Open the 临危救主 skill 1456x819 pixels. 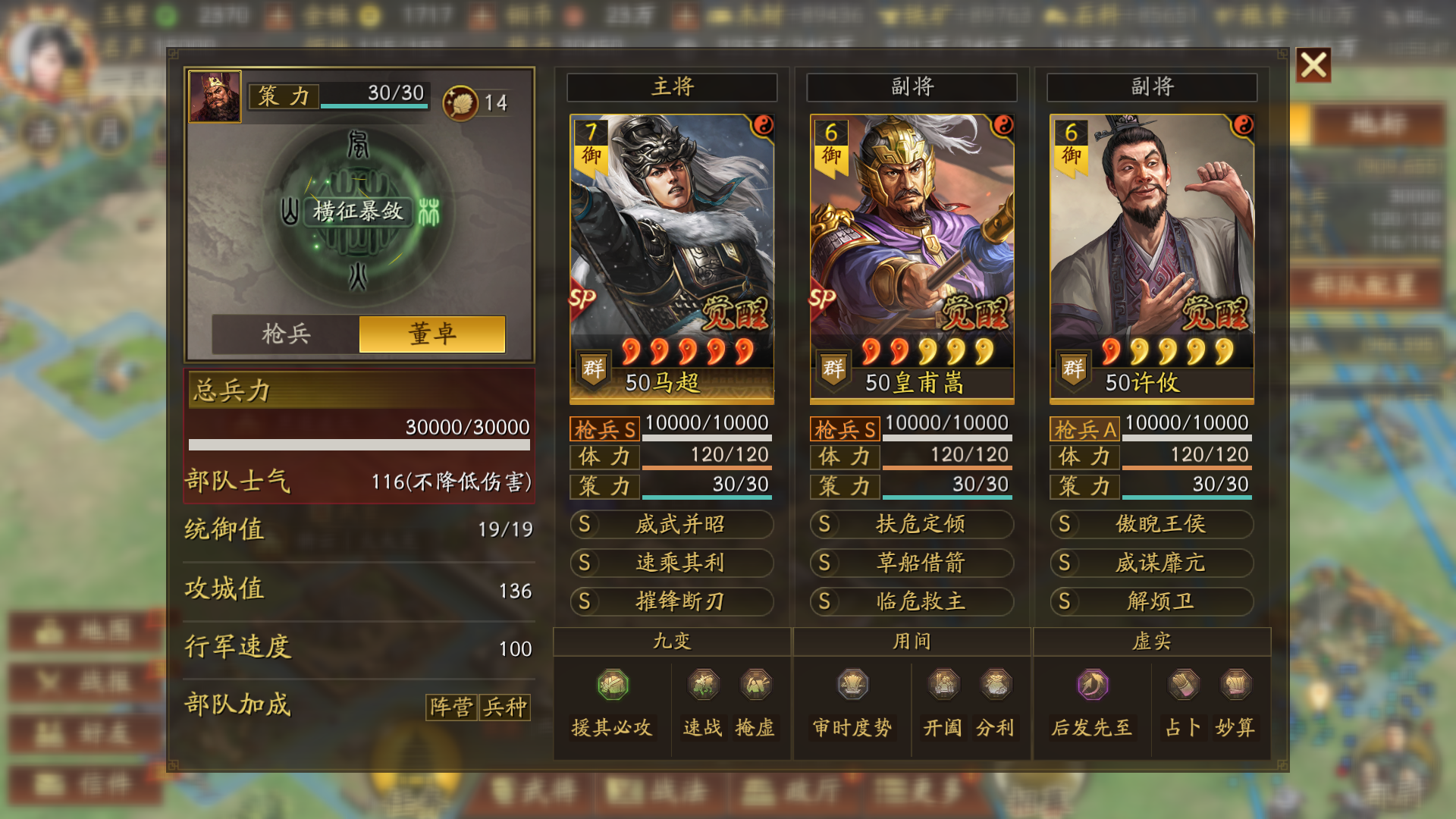click(912, 601)
